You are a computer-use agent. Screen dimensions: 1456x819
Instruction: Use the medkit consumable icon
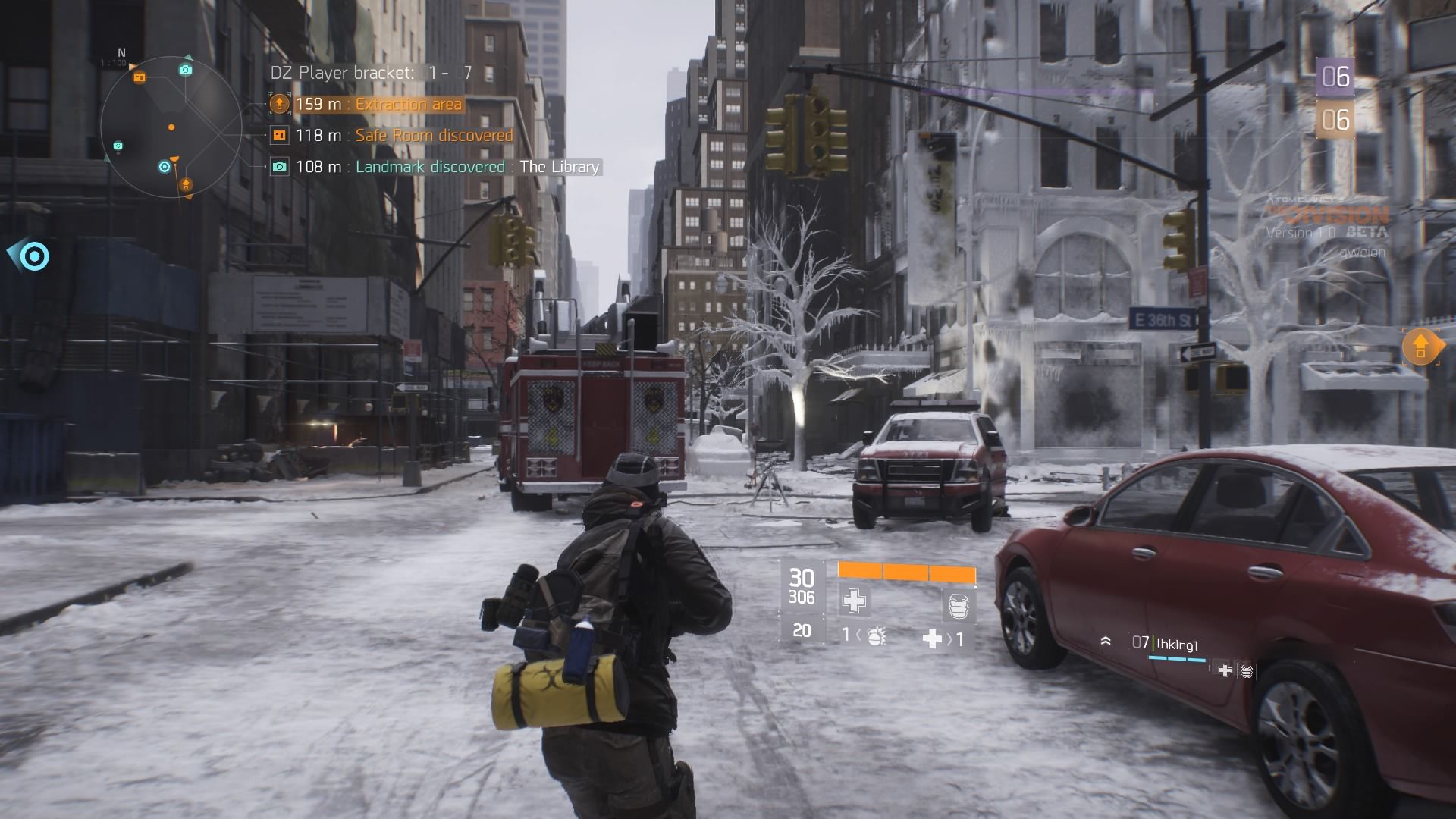click(x=932, y=639)
